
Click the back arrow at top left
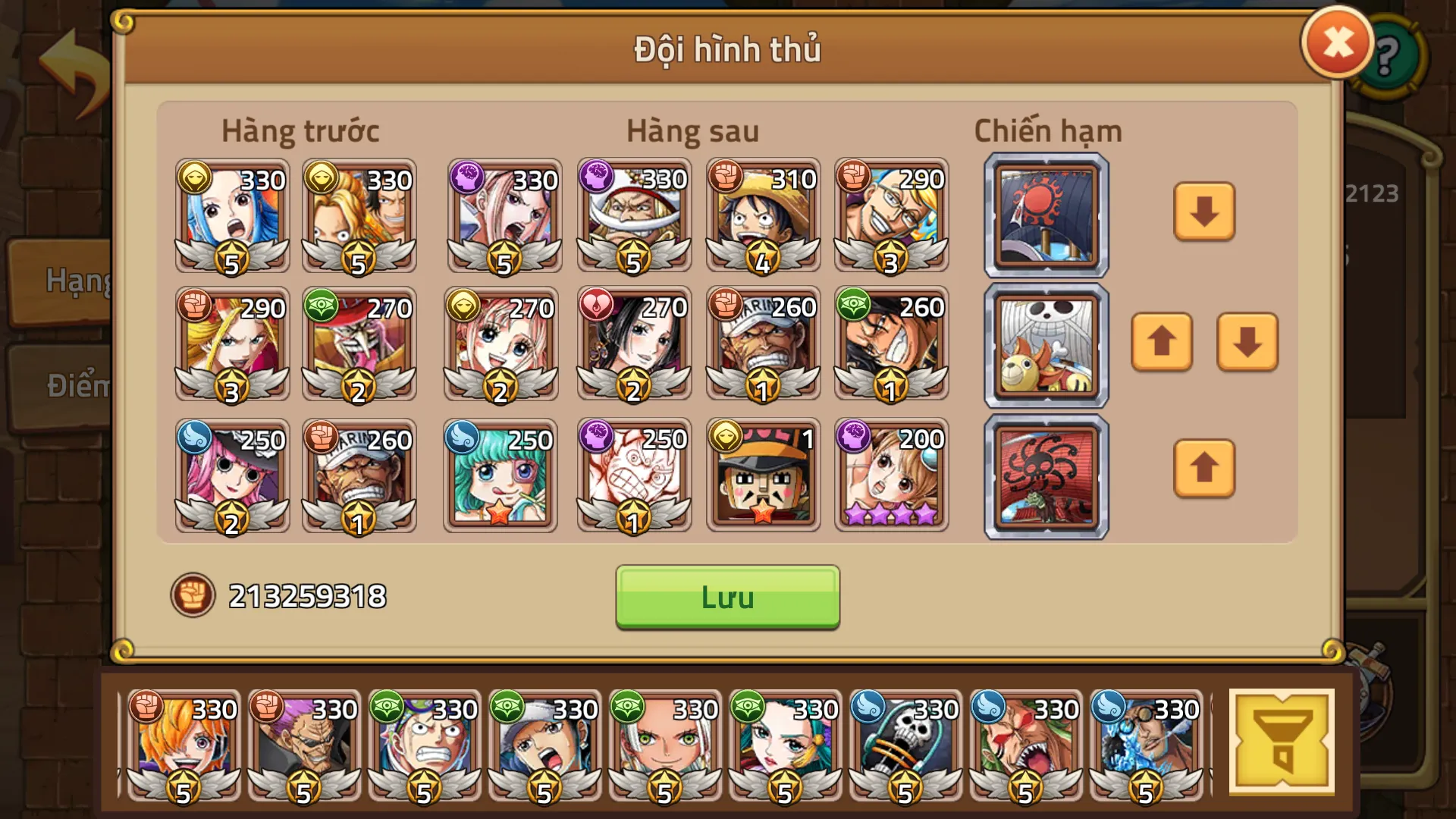(72, 57)
